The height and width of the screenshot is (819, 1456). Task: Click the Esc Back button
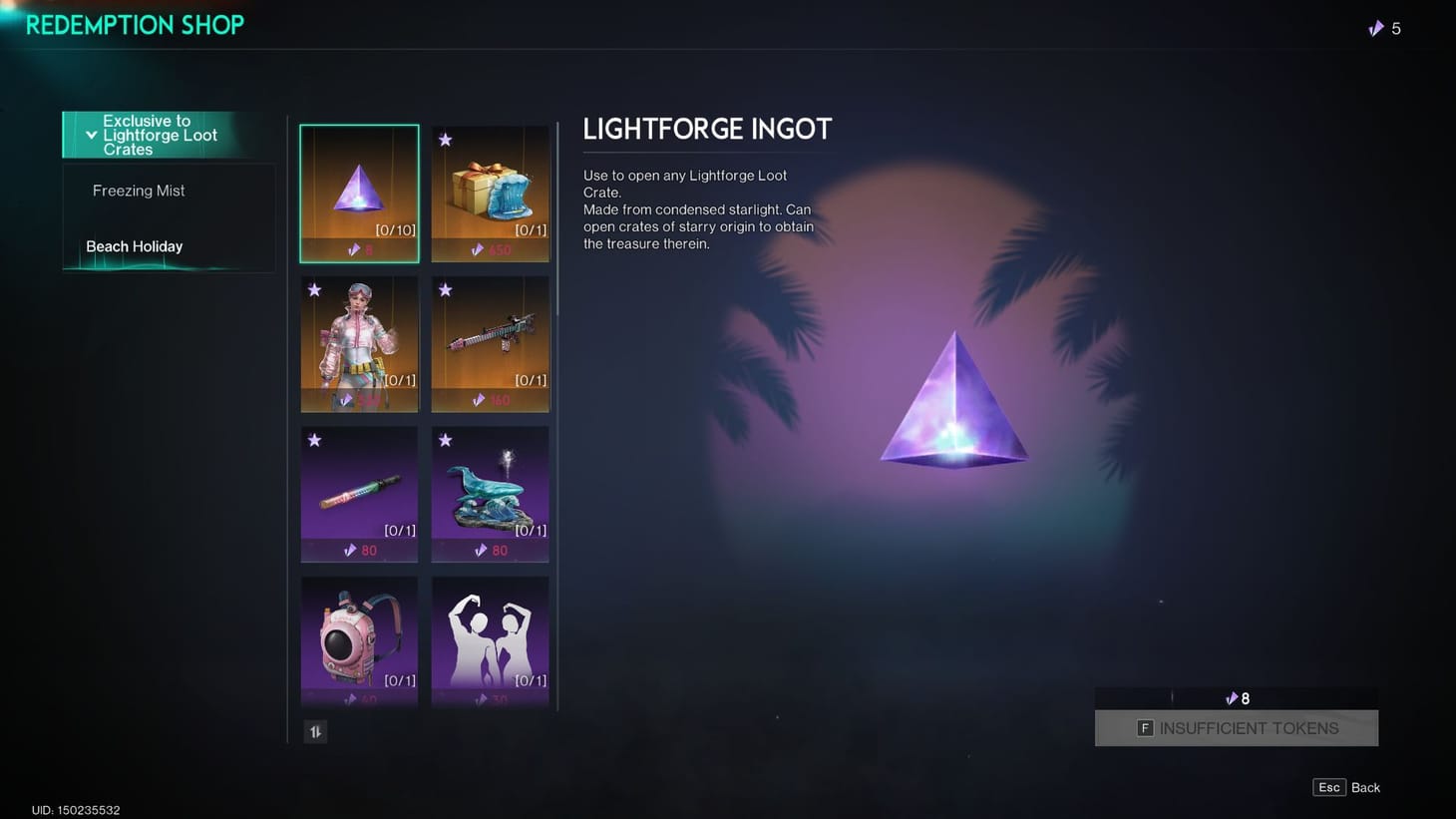tap(1345, 787)
